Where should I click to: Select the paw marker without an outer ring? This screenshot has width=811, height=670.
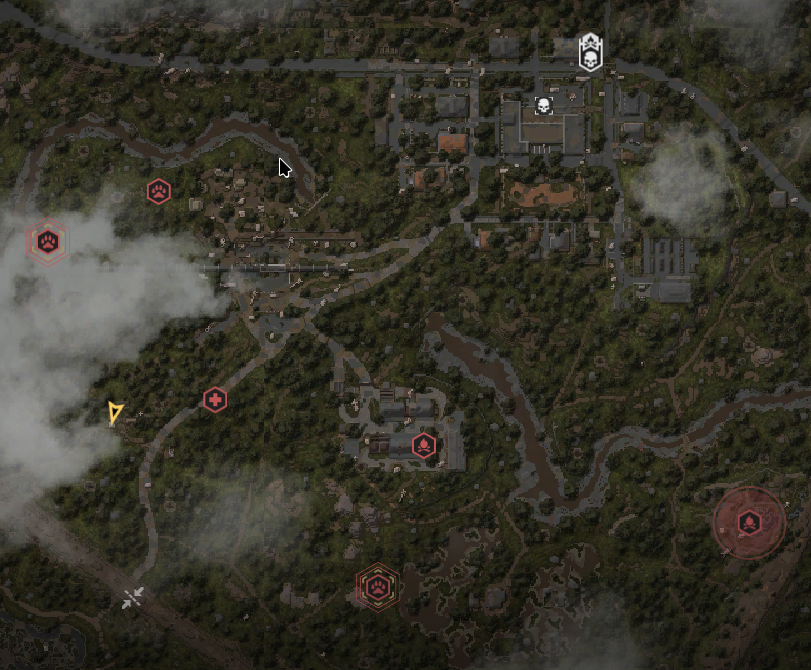(x=159, y=191)
